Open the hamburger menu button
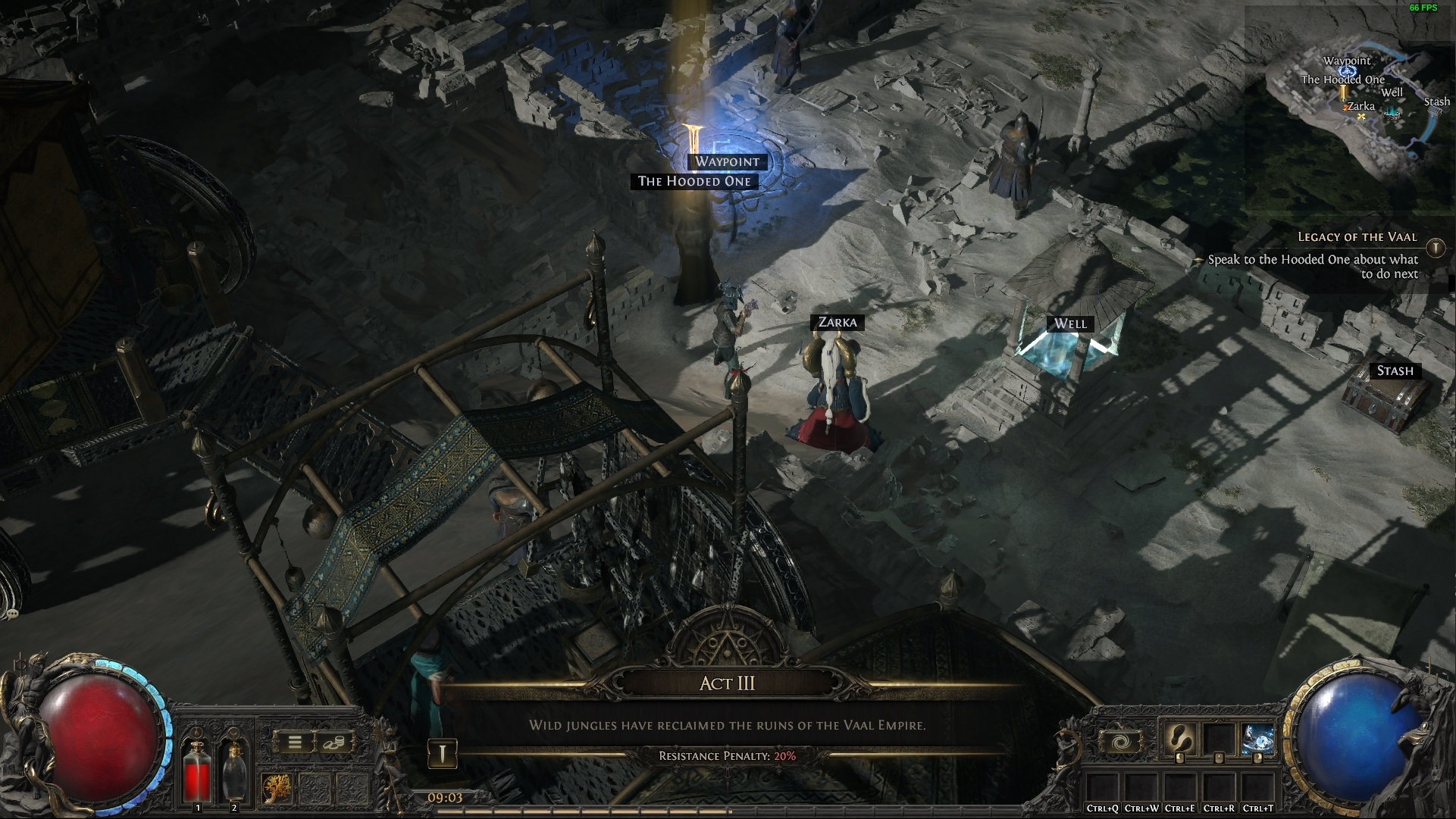The height and width of the screenshot is (819, 1456). click(x=295, y=743)
